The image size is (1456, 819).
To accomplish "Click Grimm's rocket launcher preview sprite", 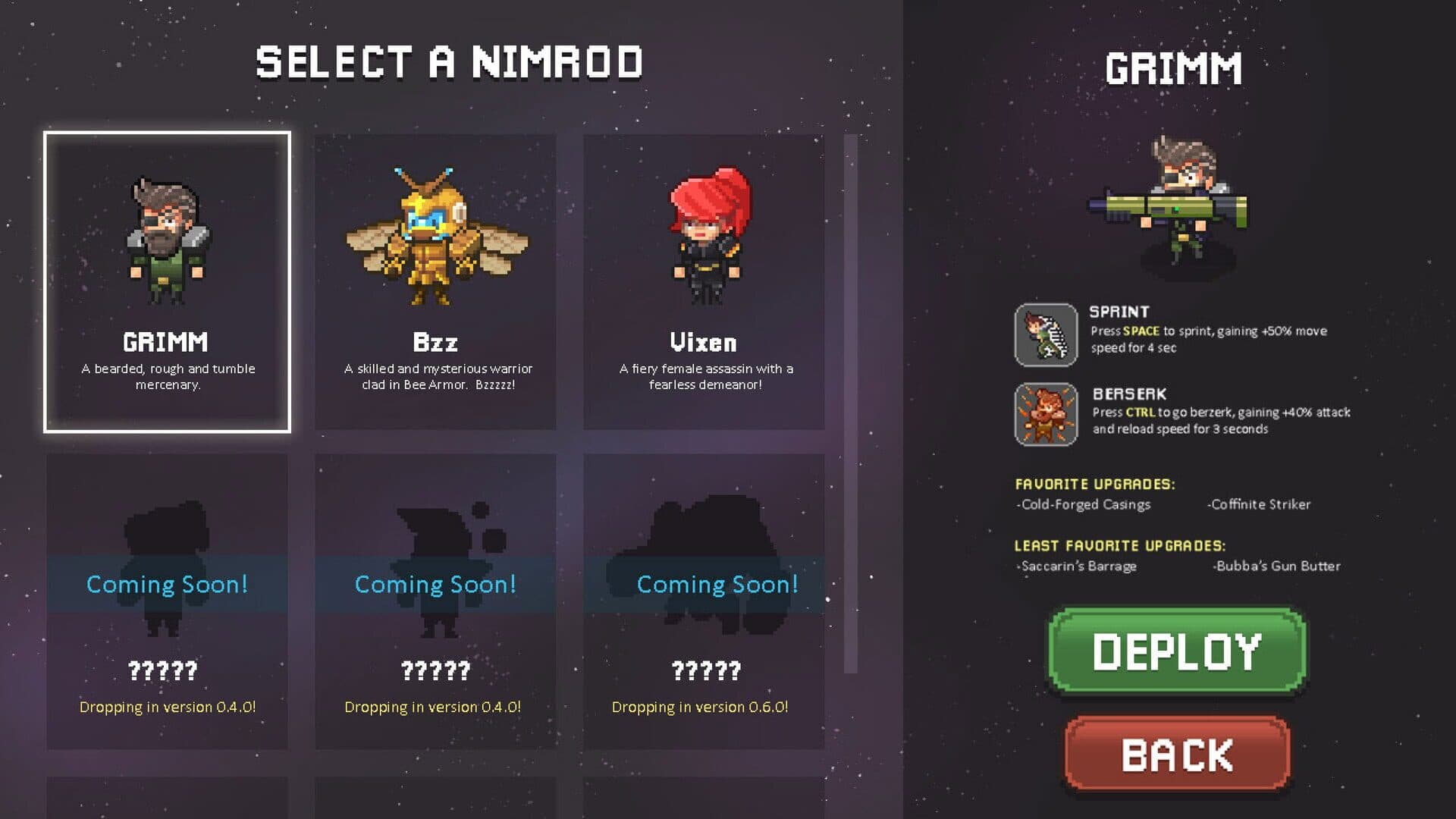I will [x=1172, y=209].
